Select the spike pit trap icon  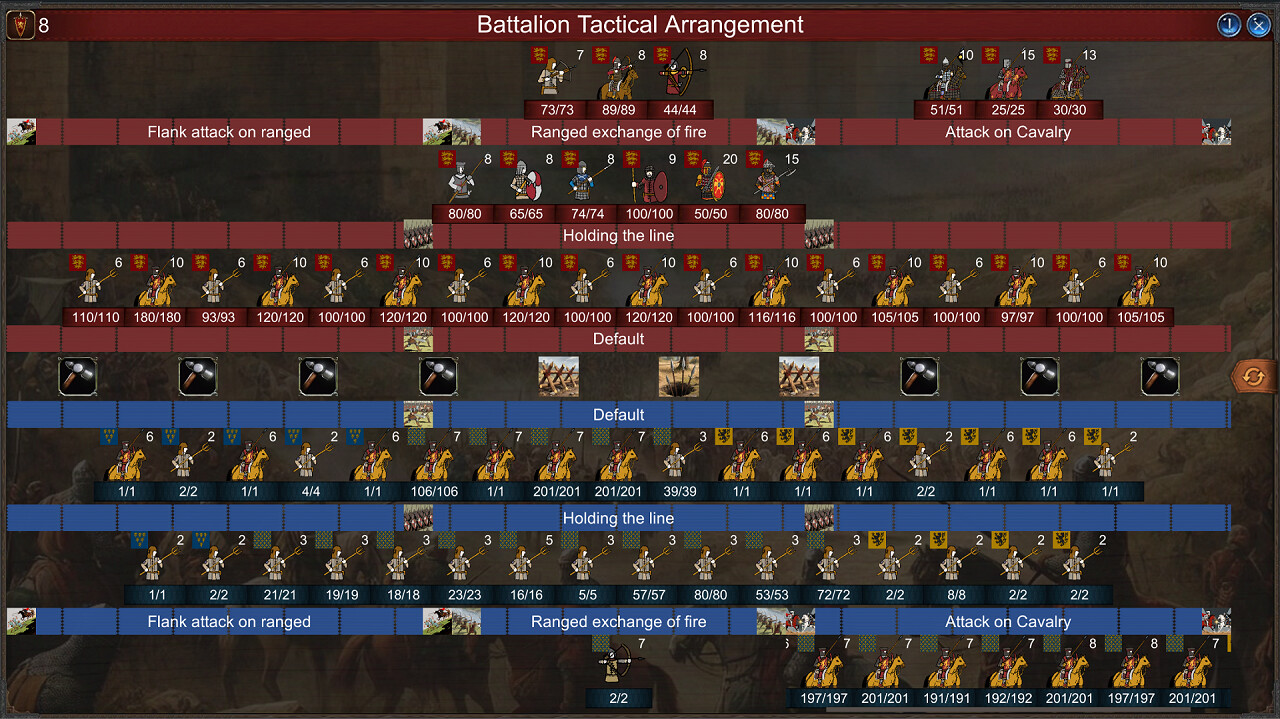[x=678, y=377]
